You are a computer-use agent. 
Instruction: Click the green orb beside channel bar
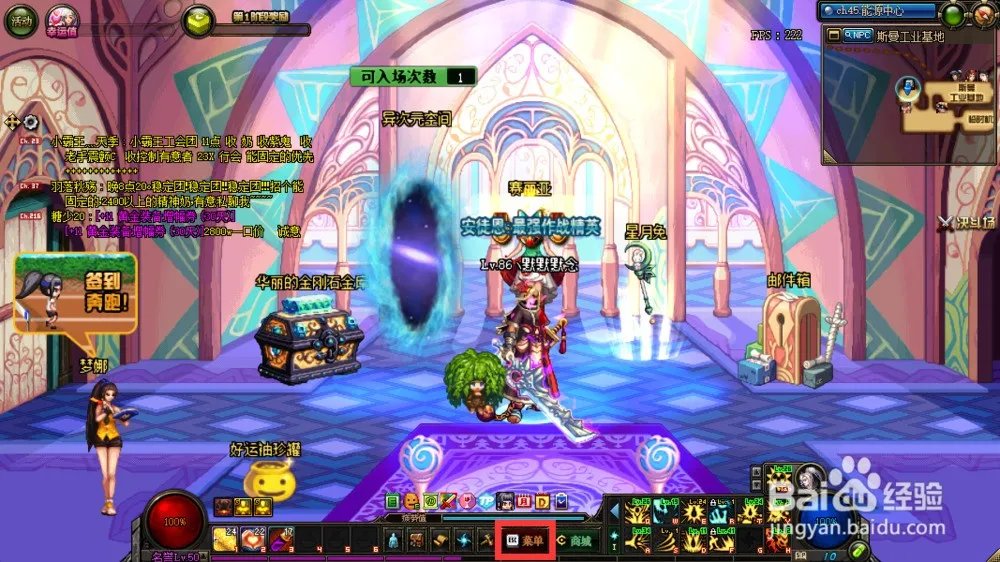(x=953, y=13)
